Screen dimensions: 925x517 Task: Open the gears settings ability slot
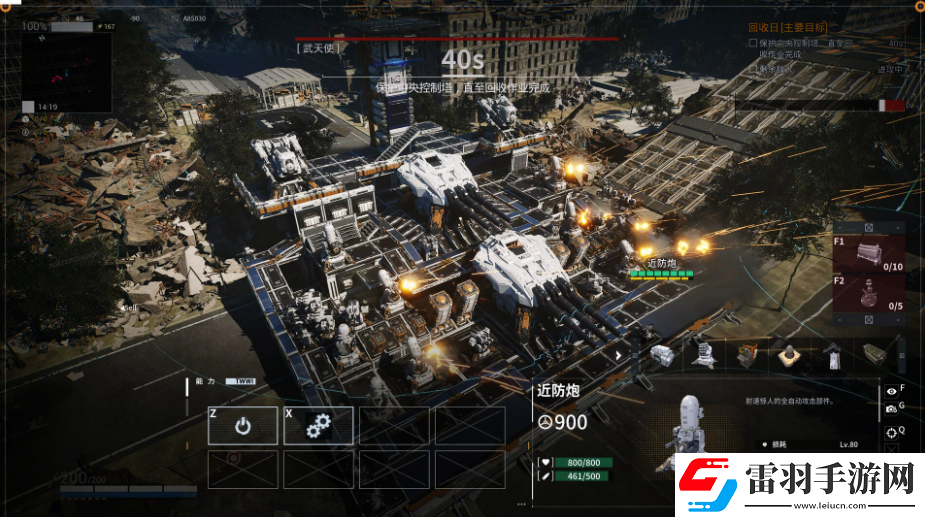click(x=318, y=426)
